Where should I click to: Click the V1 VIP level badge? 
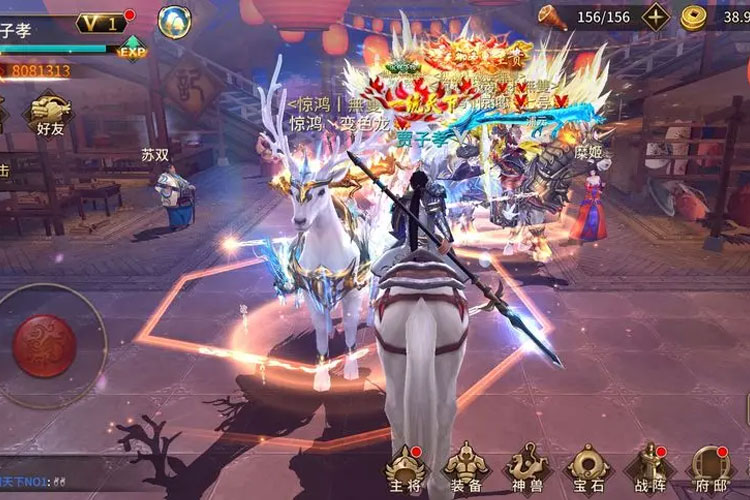tap(100, 22)
